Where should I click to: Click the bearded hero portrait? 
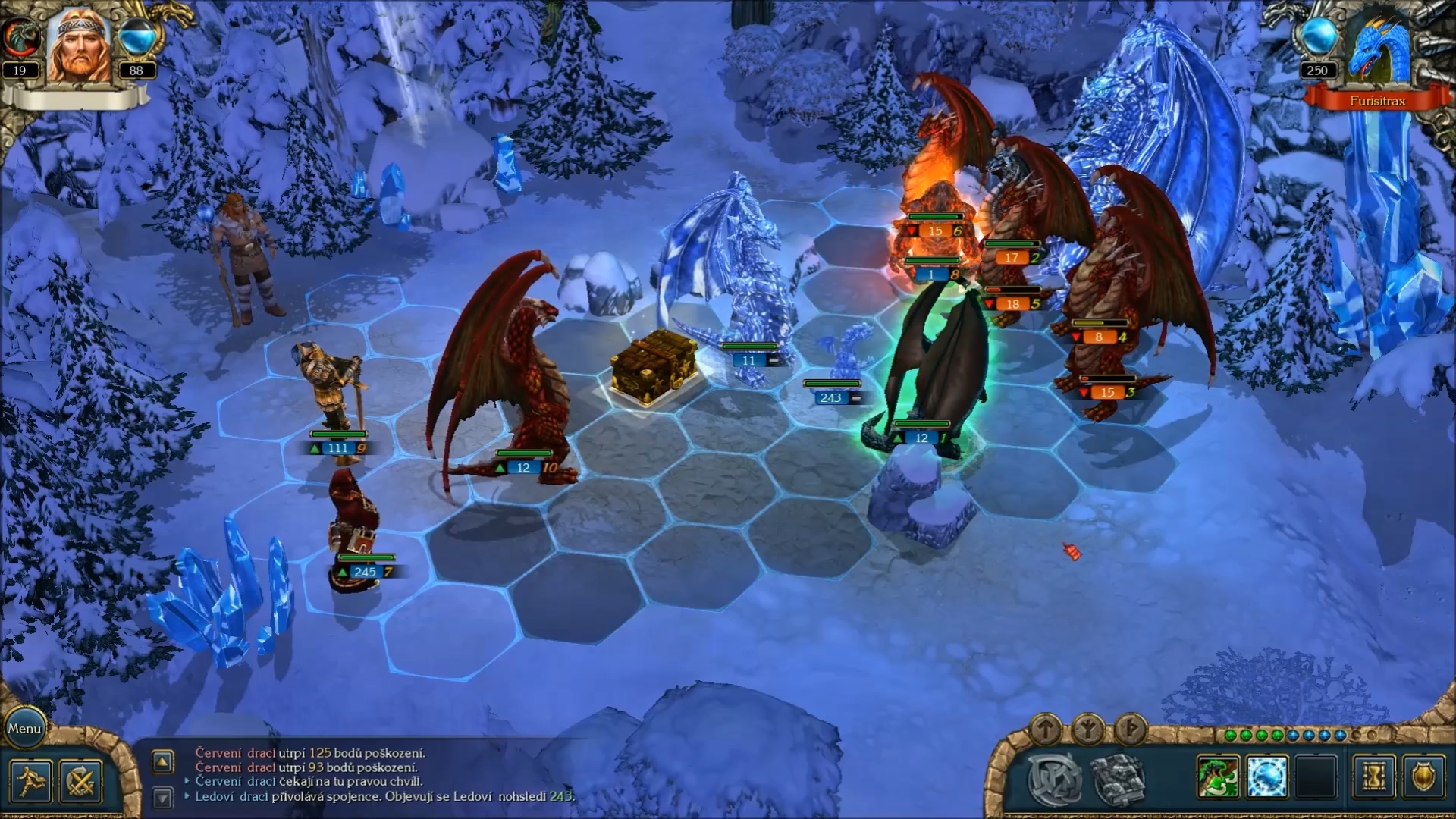(78, 47)
